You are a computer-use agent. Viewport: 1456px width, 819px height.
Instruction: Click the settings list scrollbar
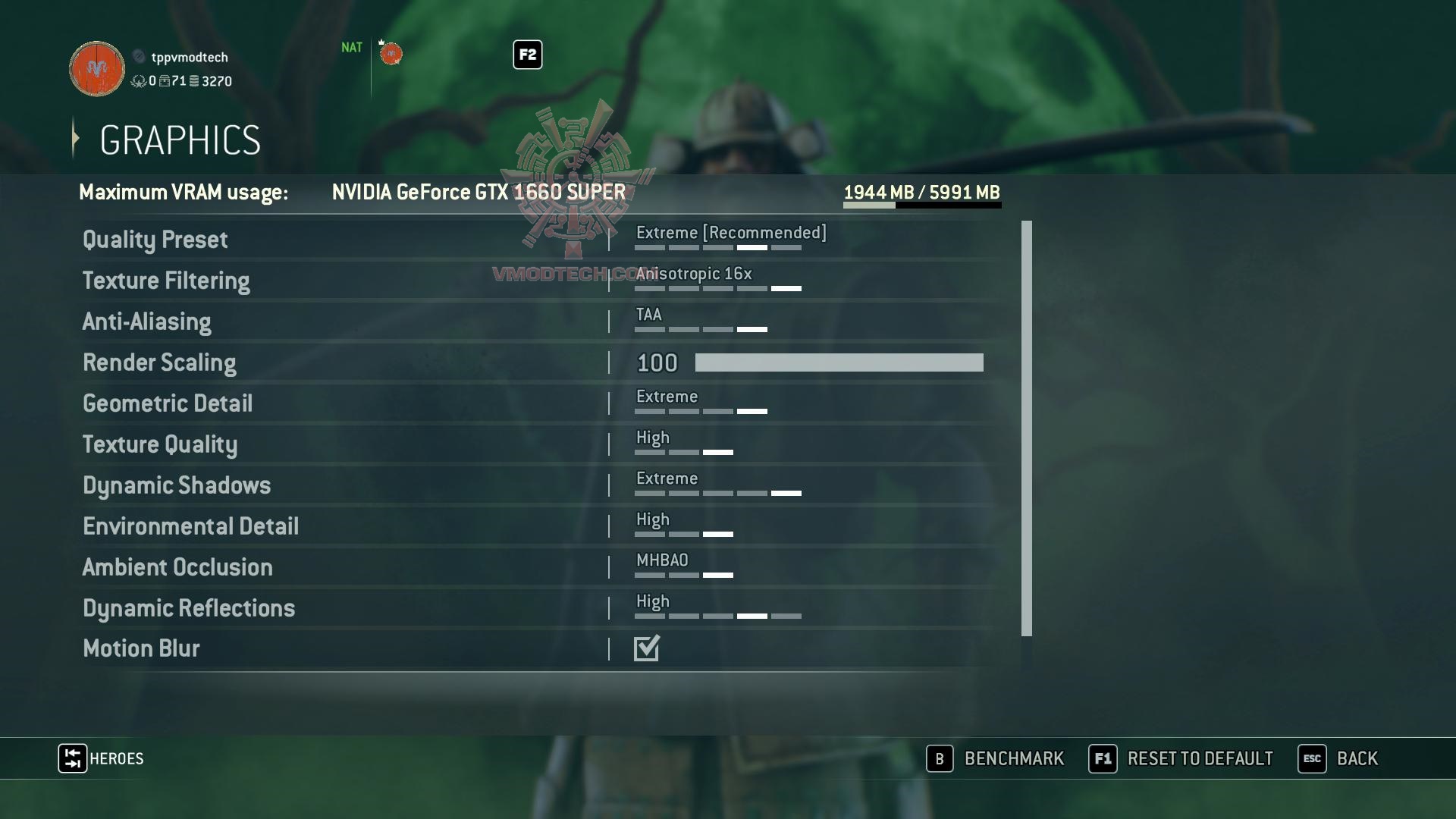1027,428
